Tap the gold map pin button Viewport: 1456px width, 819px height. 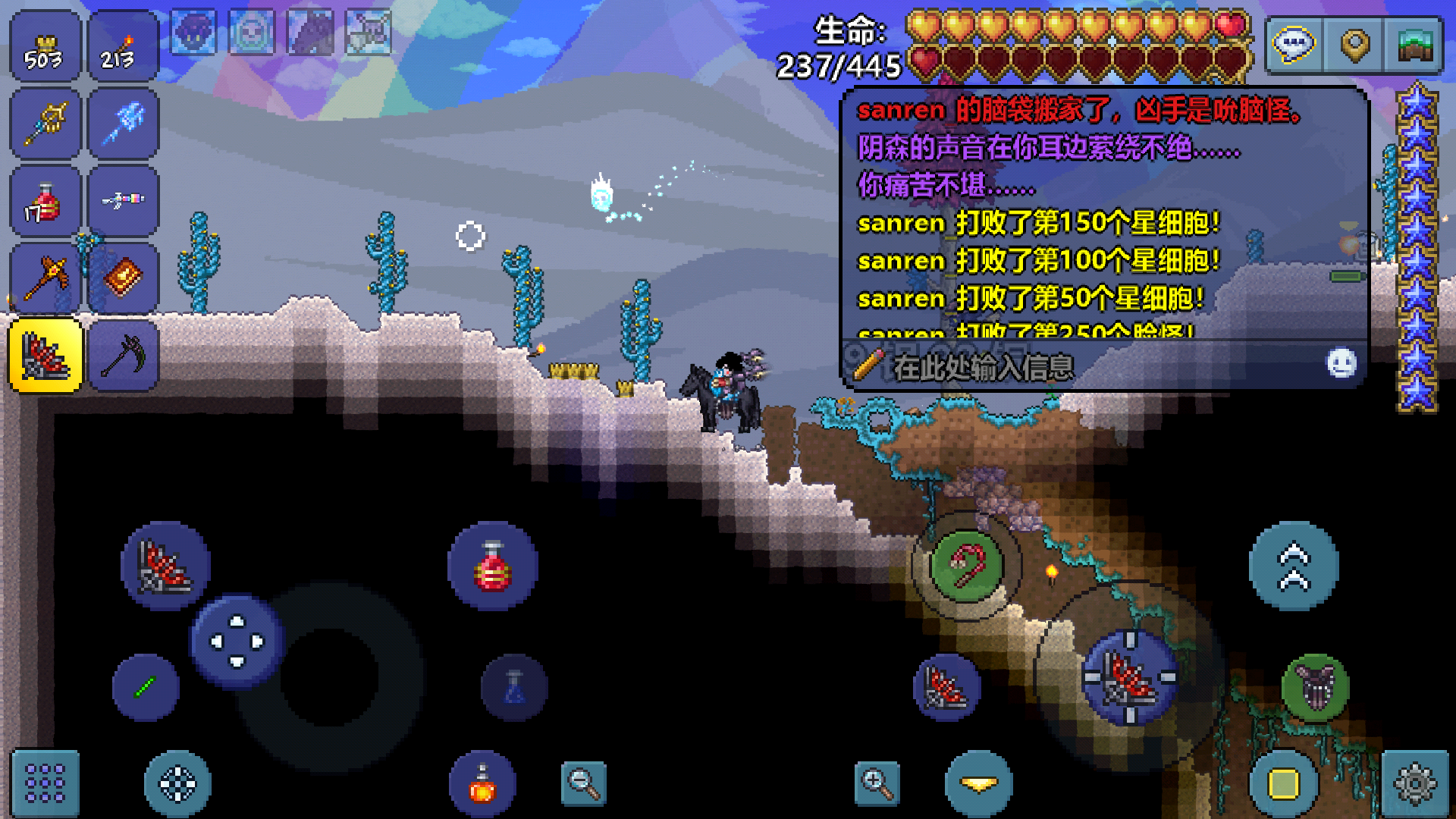click(x=1354, y=45)
